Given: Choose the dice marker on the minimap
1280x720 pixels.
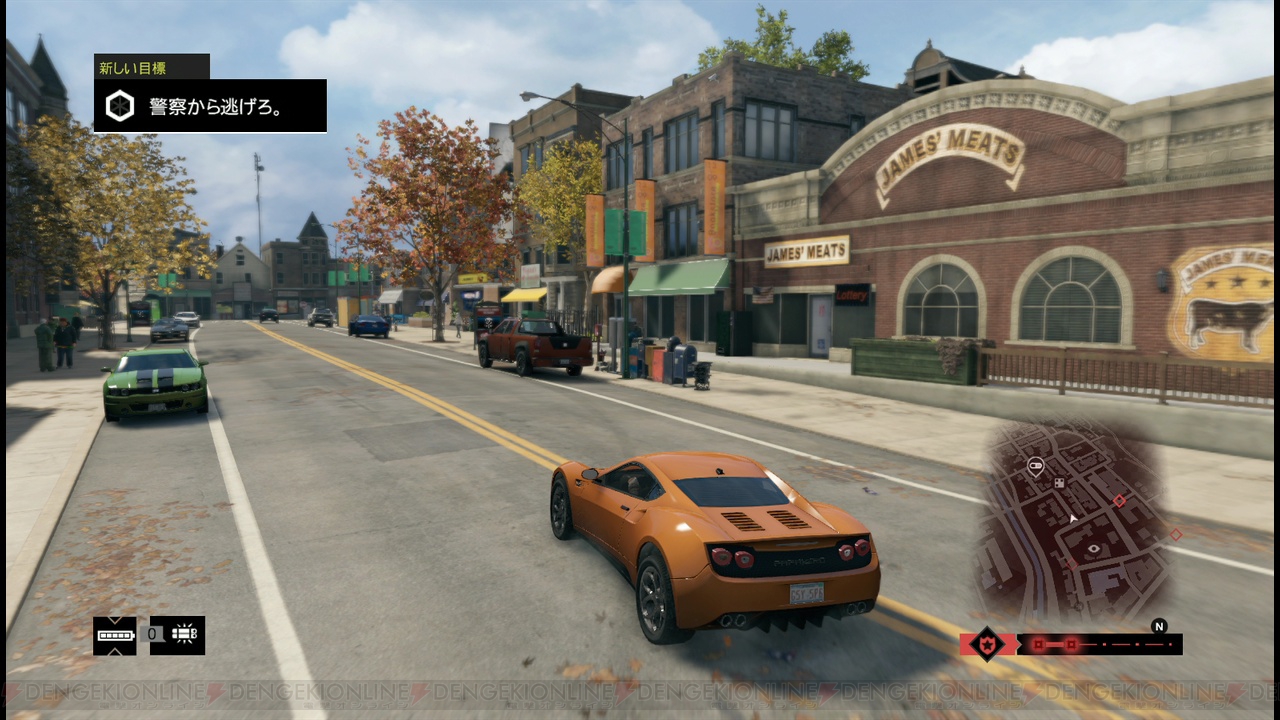Looking at the screenshot, I should (1059, 483).
